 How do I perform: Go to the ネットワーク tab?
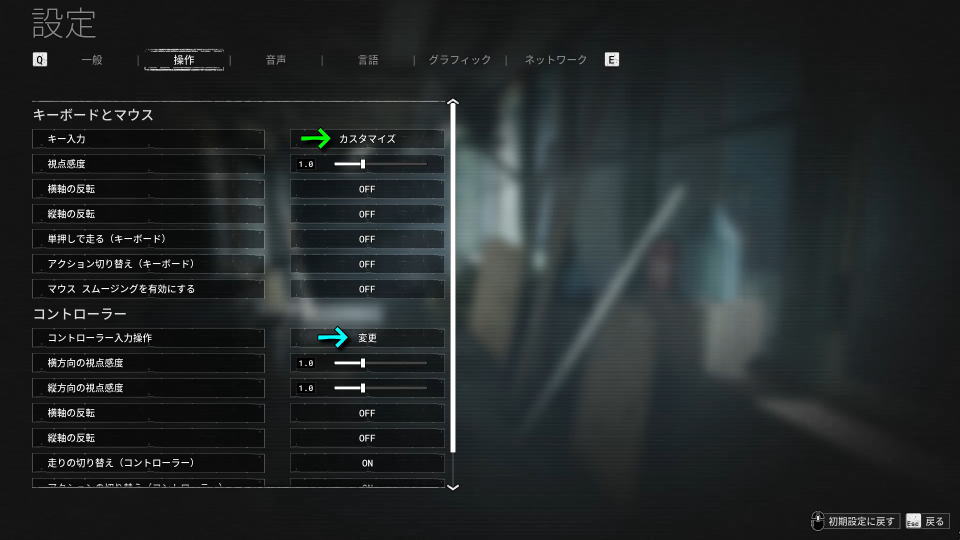[x=556, y=60]
